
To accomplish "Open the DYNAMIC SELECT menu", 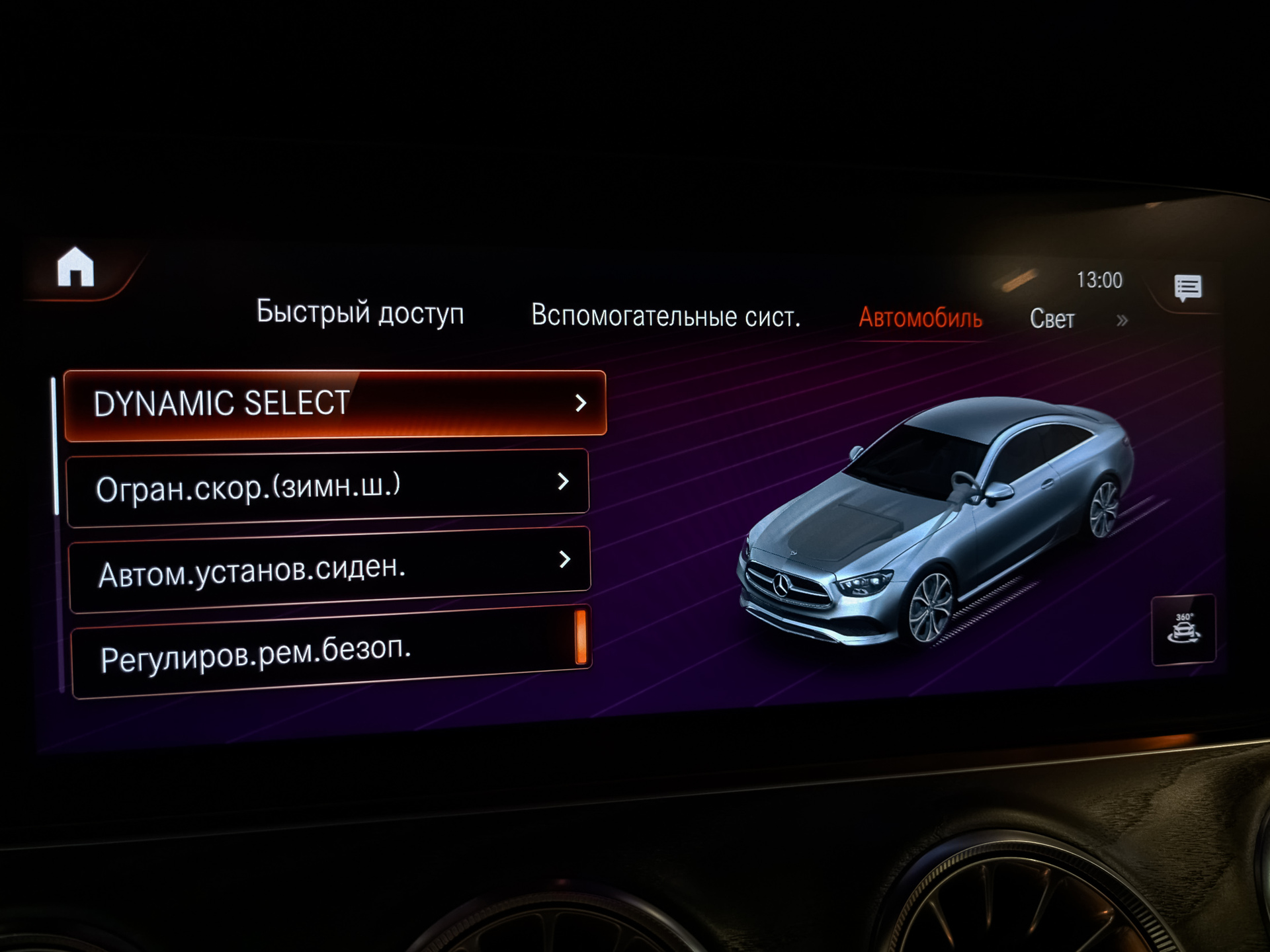I will (335, 404).
